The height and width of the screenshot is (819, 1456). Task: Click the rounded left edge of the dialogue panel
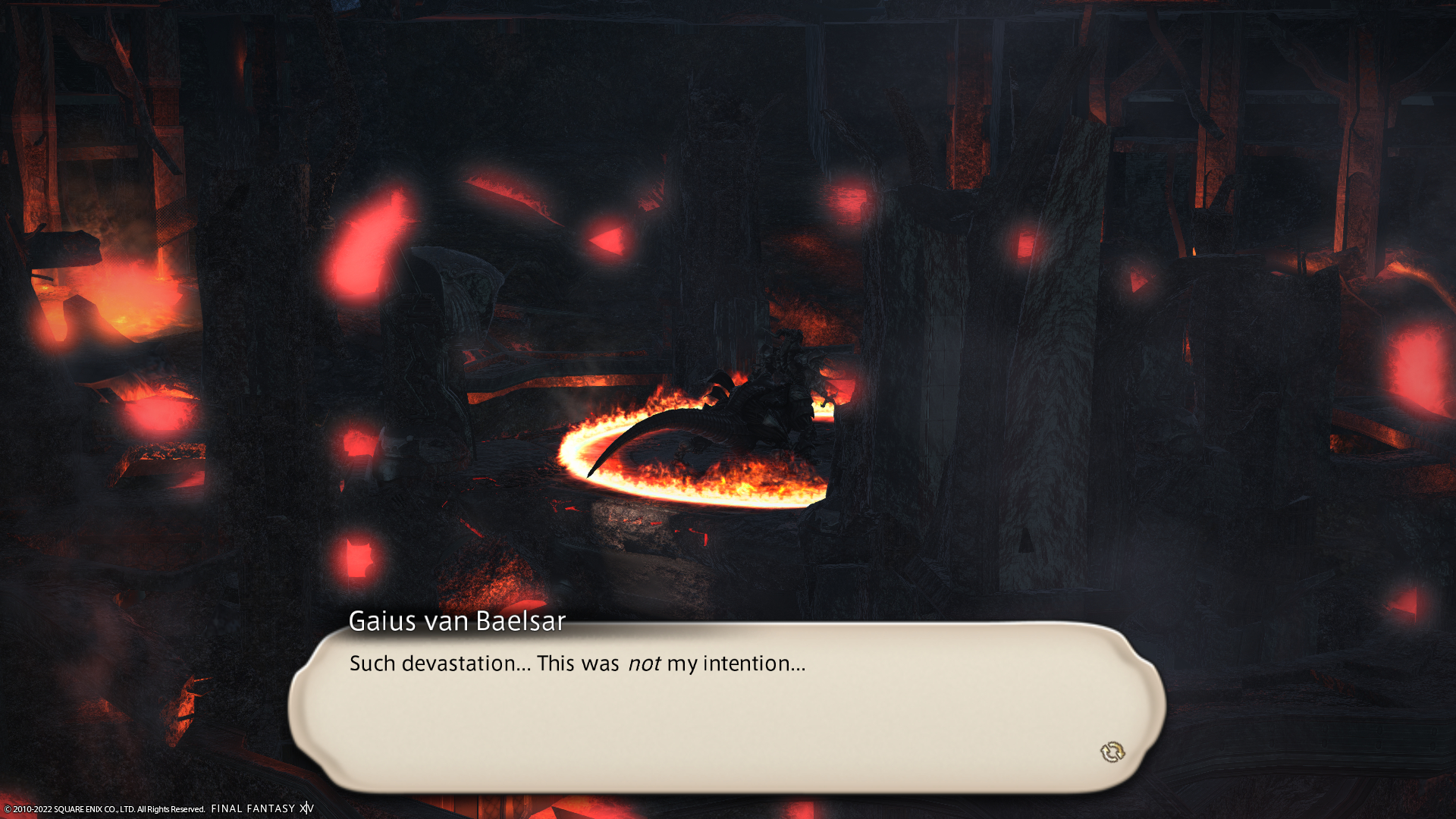pyautogui.click(x=303, y=705)
